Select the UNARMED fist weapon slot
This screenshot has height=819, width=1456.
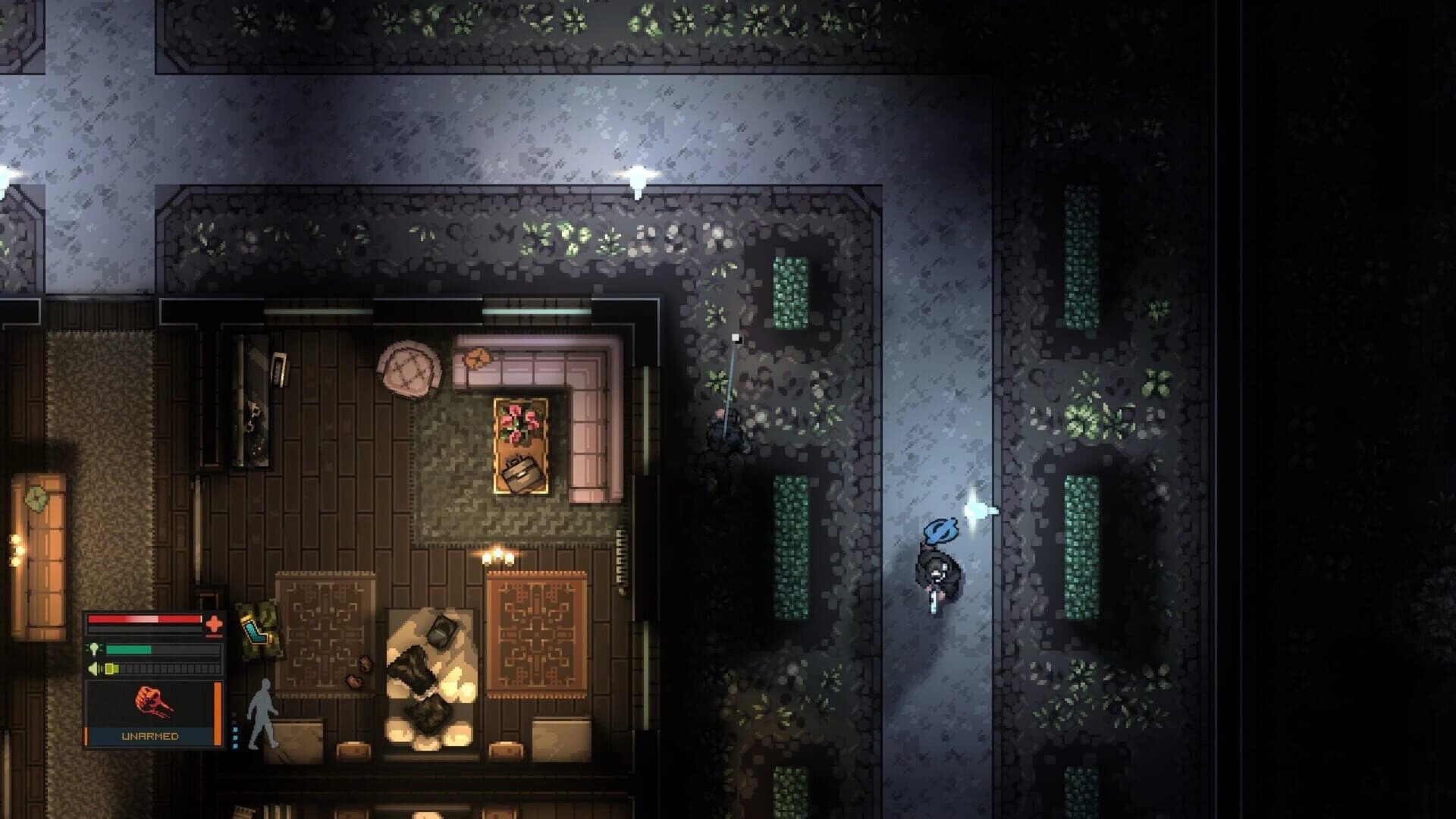pyautogui.click(x=152, y=701)
